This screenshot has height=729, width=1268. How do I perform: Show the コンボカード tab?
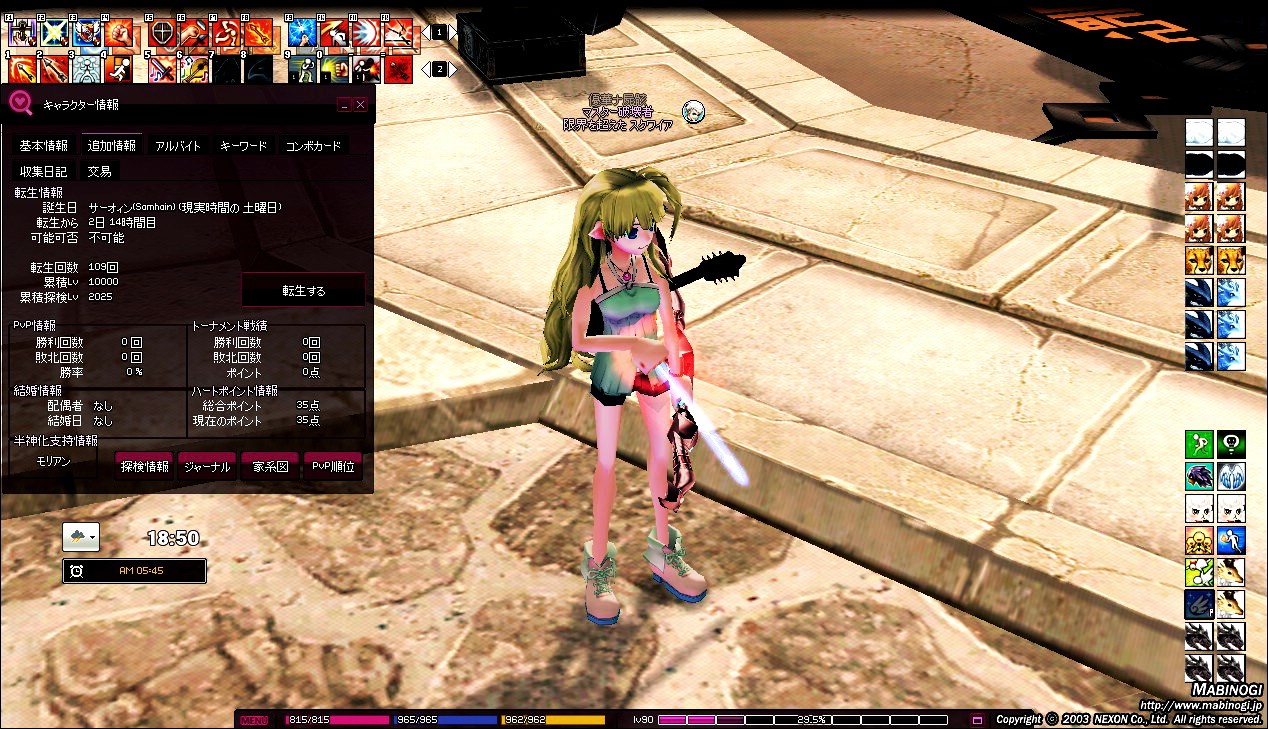coord(313,146)
